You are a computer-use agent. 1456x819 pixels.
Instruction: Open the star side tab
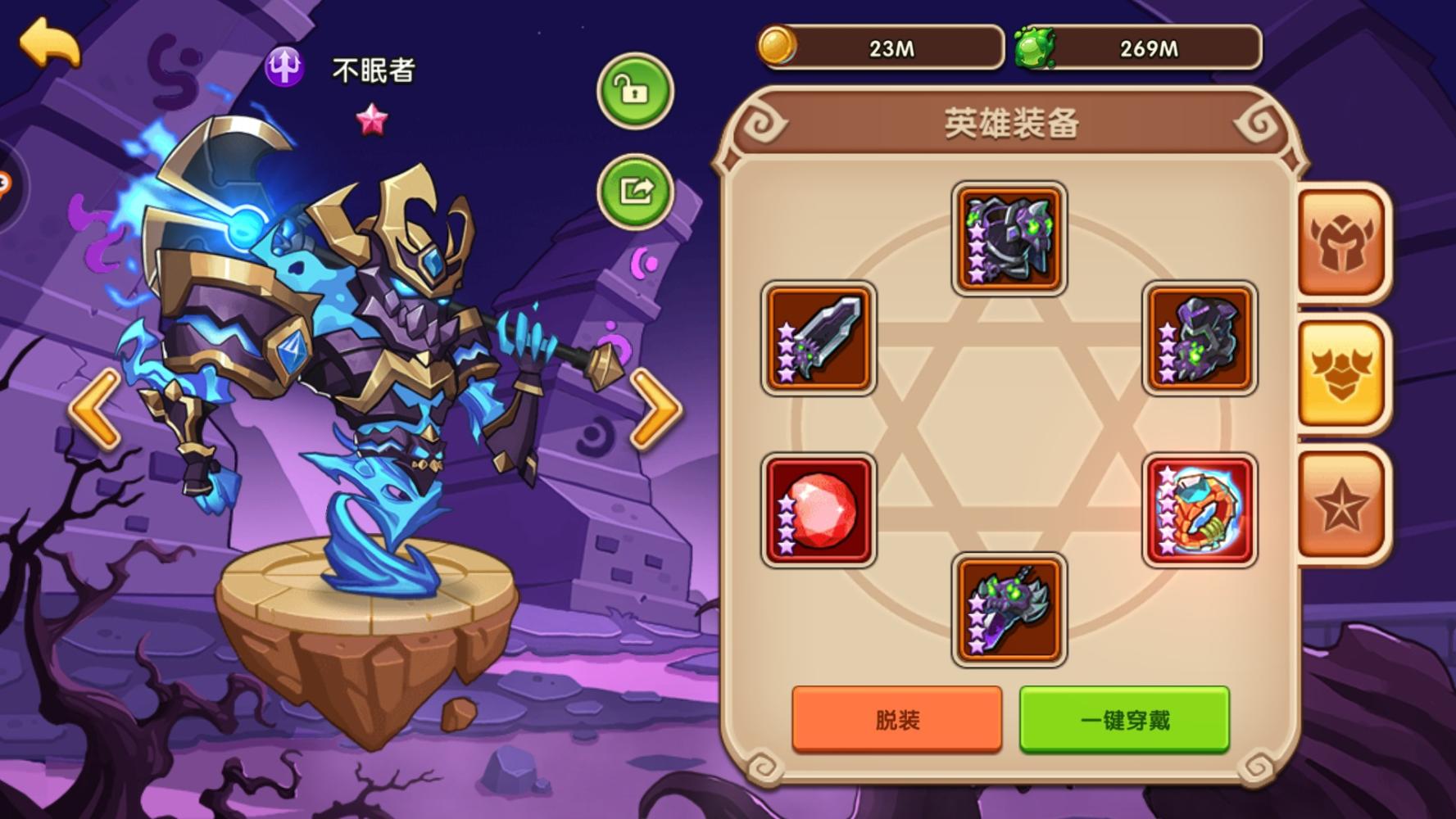click(1341, 505)
